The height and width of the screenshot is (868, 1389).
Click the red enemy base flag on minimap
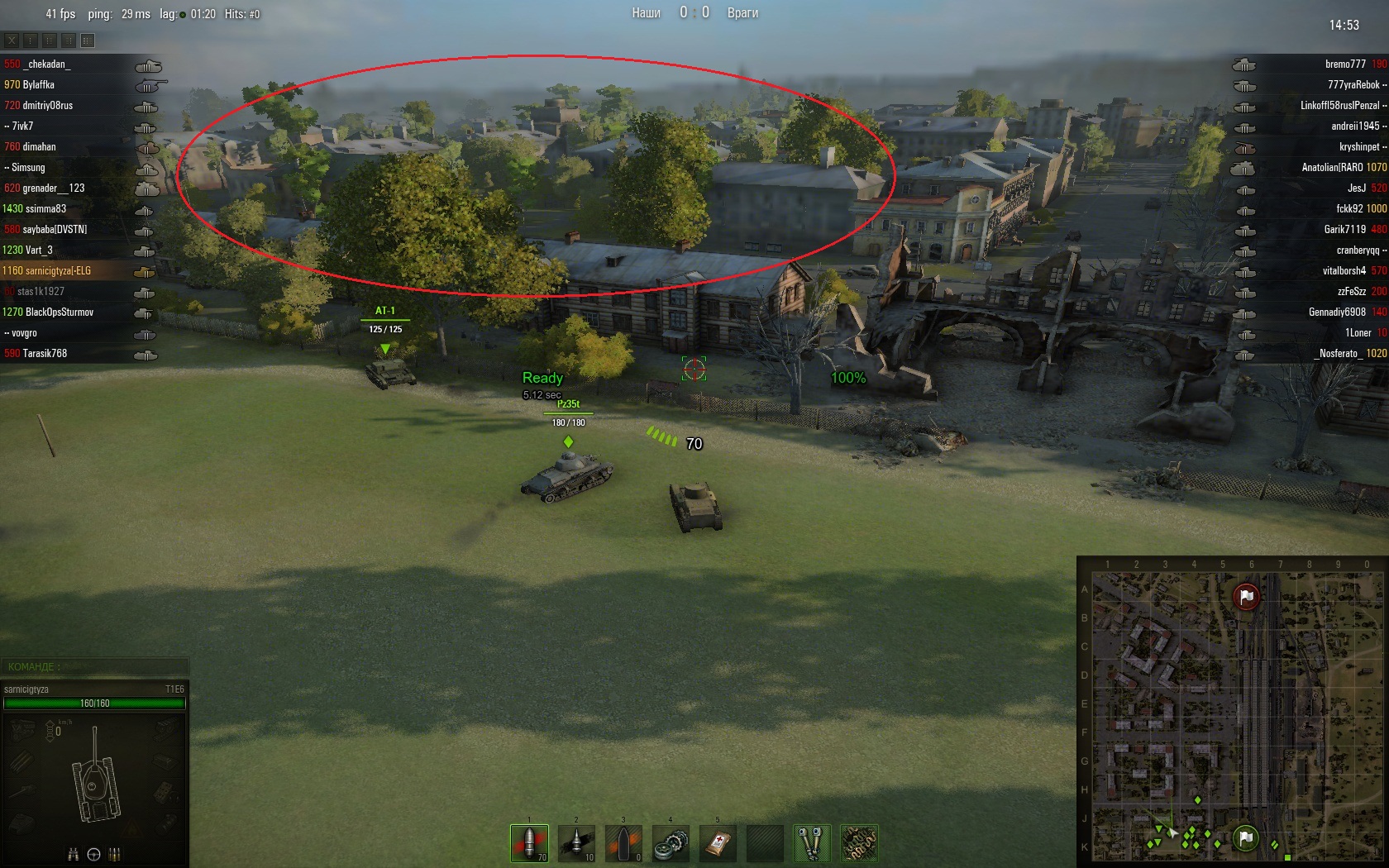(1246, 596)
